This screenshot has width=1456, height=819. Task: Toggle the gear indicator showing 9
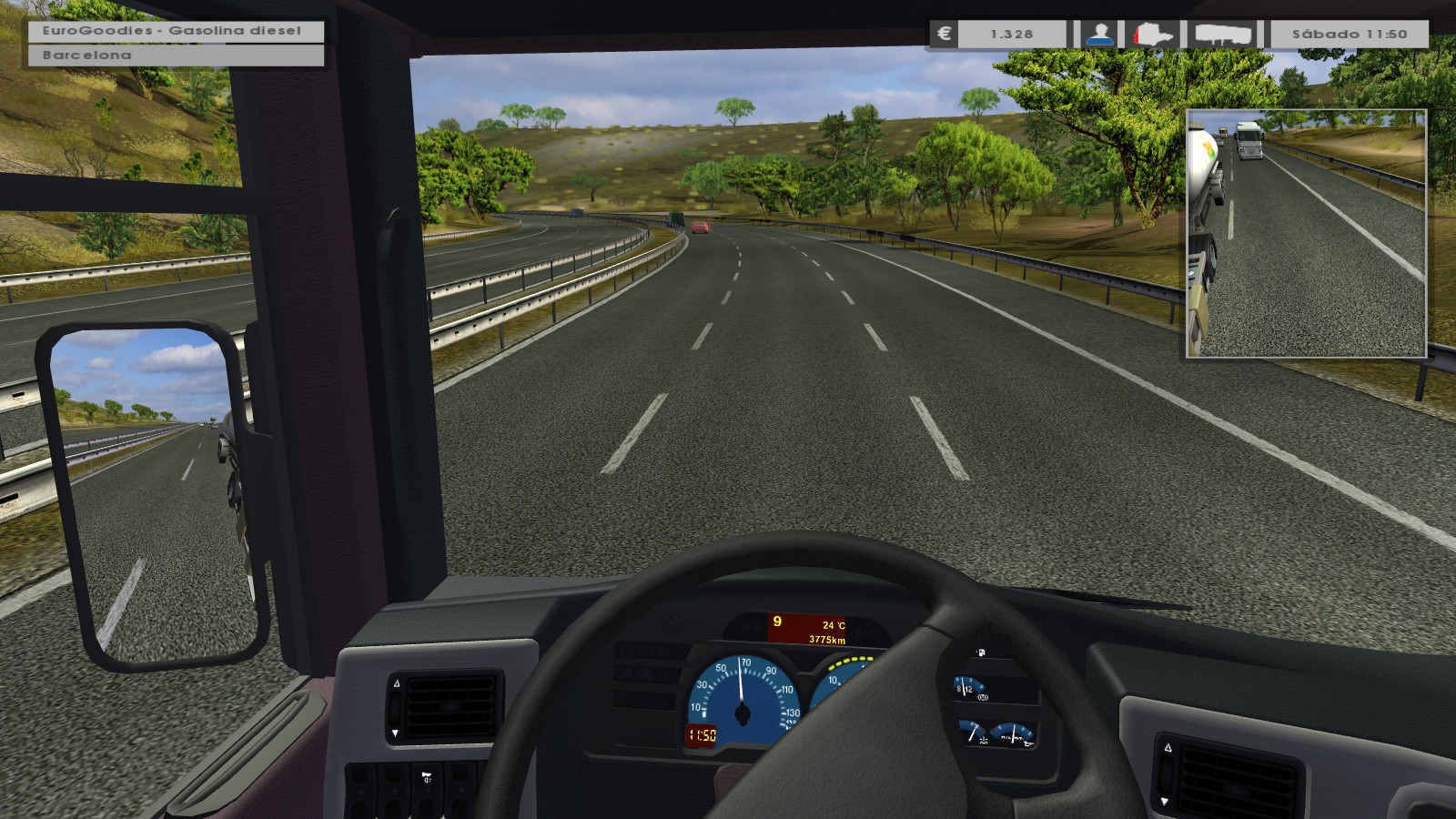pyautogui.click(x=776, y=622)
